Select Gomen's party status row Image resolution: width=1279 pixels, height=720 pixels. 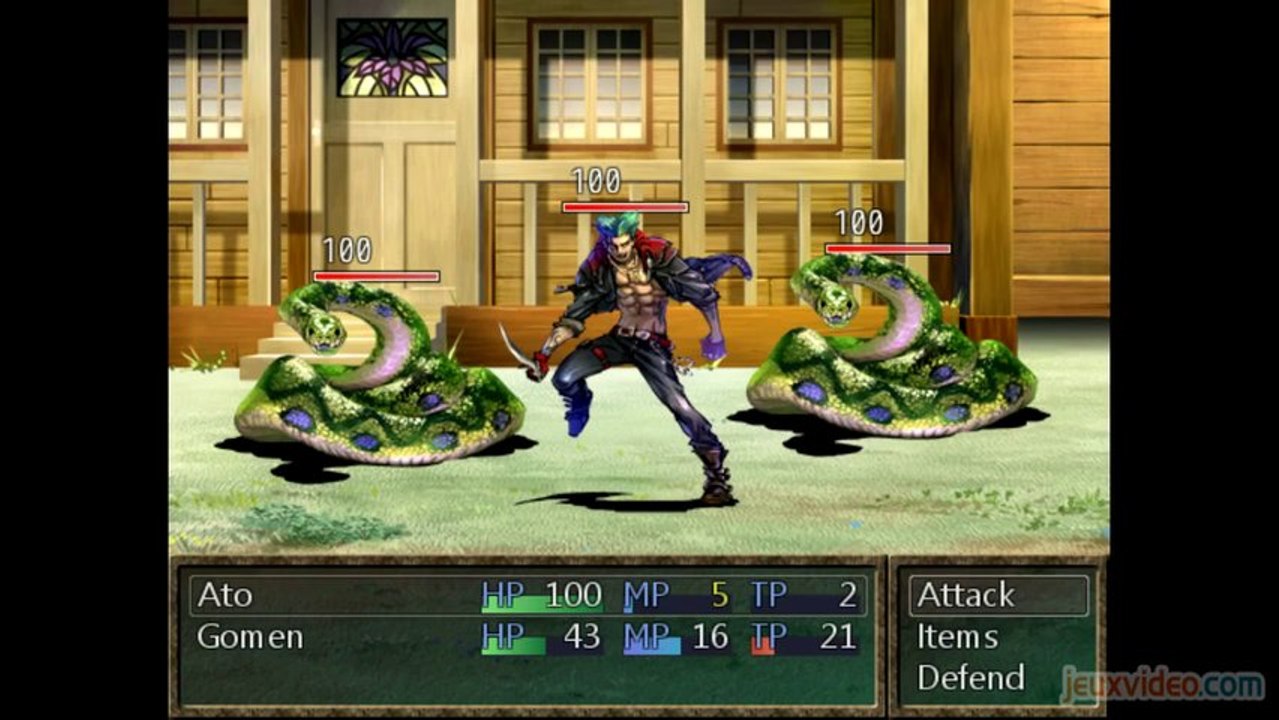pyautogui.click(x=527, y=637)
